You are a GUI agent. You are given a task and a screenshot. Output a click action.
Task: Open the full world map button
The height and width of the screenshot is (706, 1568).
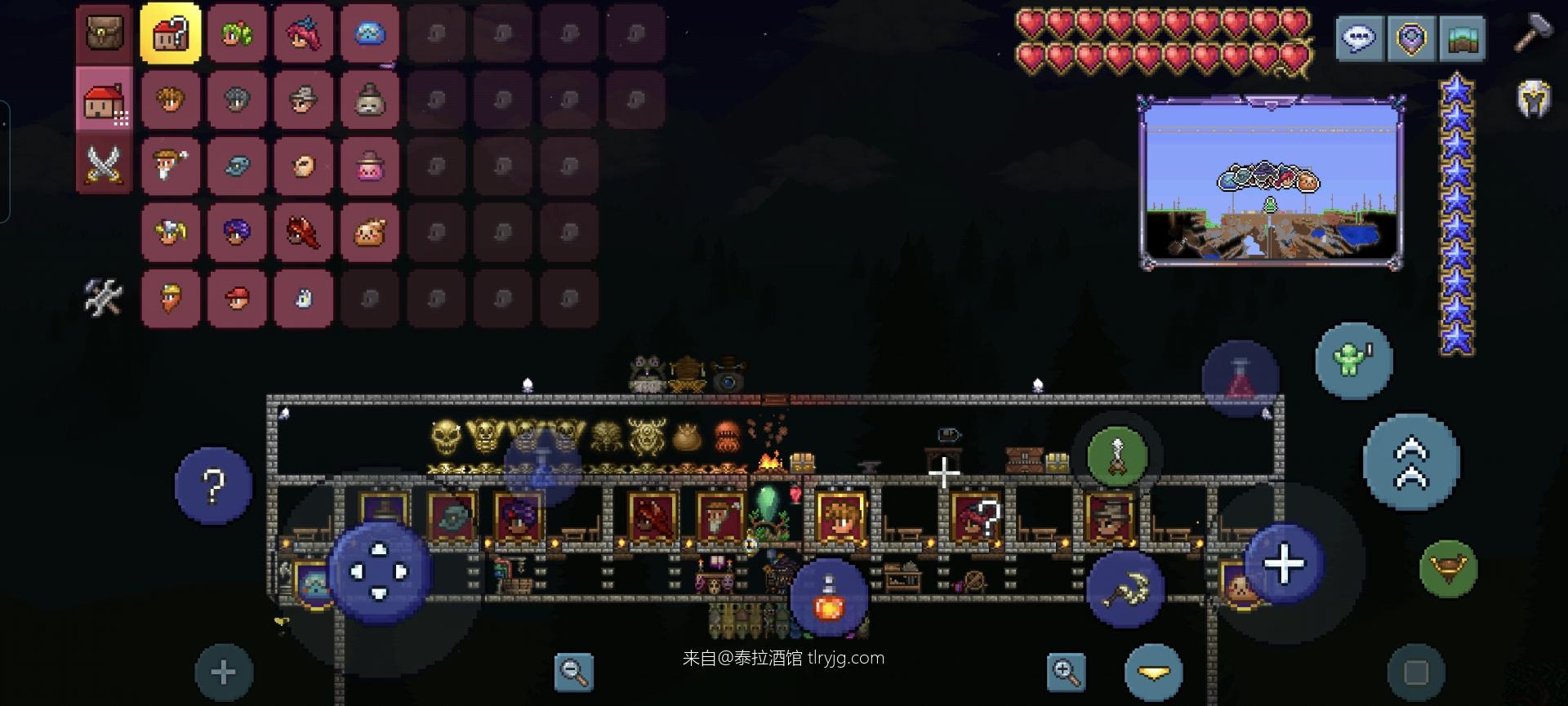click(x=1461, y=38)
